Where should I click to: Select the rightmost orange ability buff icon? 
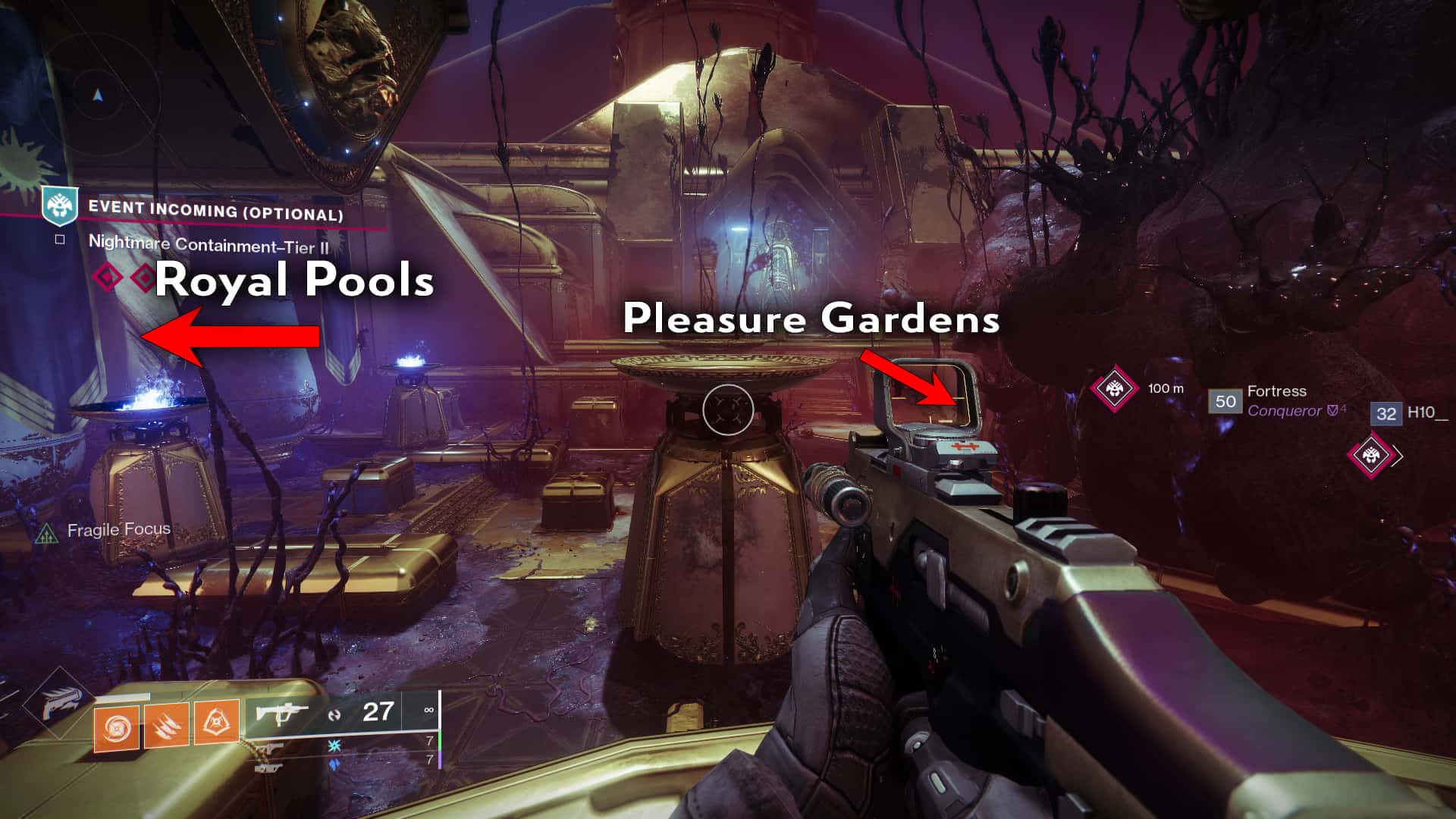[x=216, y=723]
